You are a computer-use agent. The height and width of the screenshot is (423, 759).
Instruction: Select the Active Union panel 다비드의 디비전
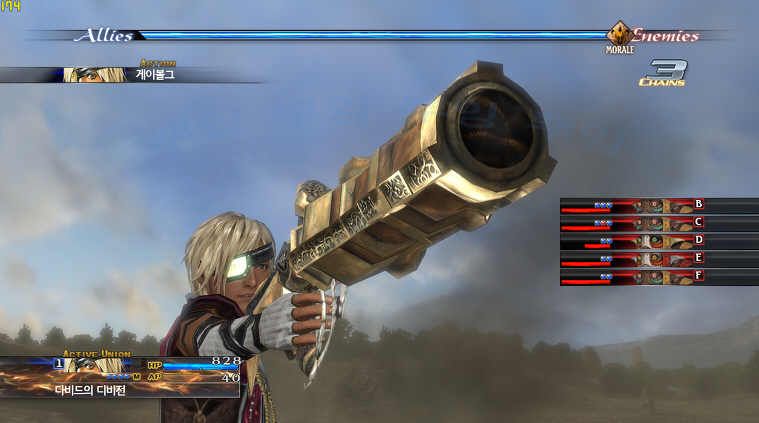120,378
